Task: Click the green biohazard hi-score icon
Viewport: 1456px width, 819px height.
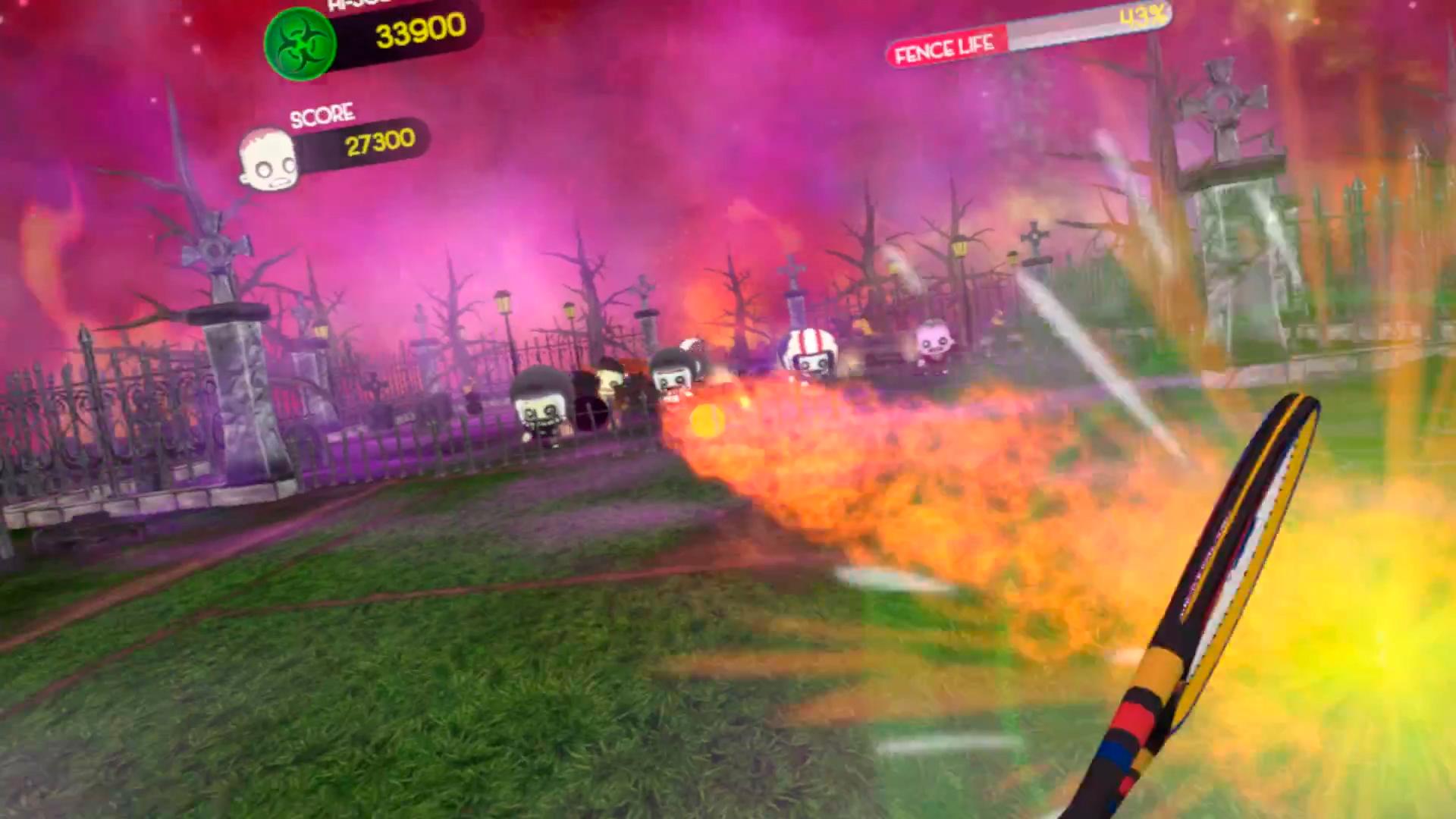Action: pos(299,43)
